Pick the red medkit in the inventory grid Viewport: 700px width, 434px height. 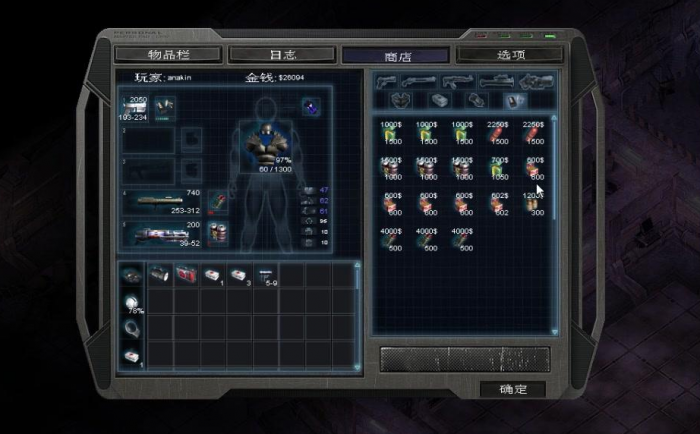point(187,274)
